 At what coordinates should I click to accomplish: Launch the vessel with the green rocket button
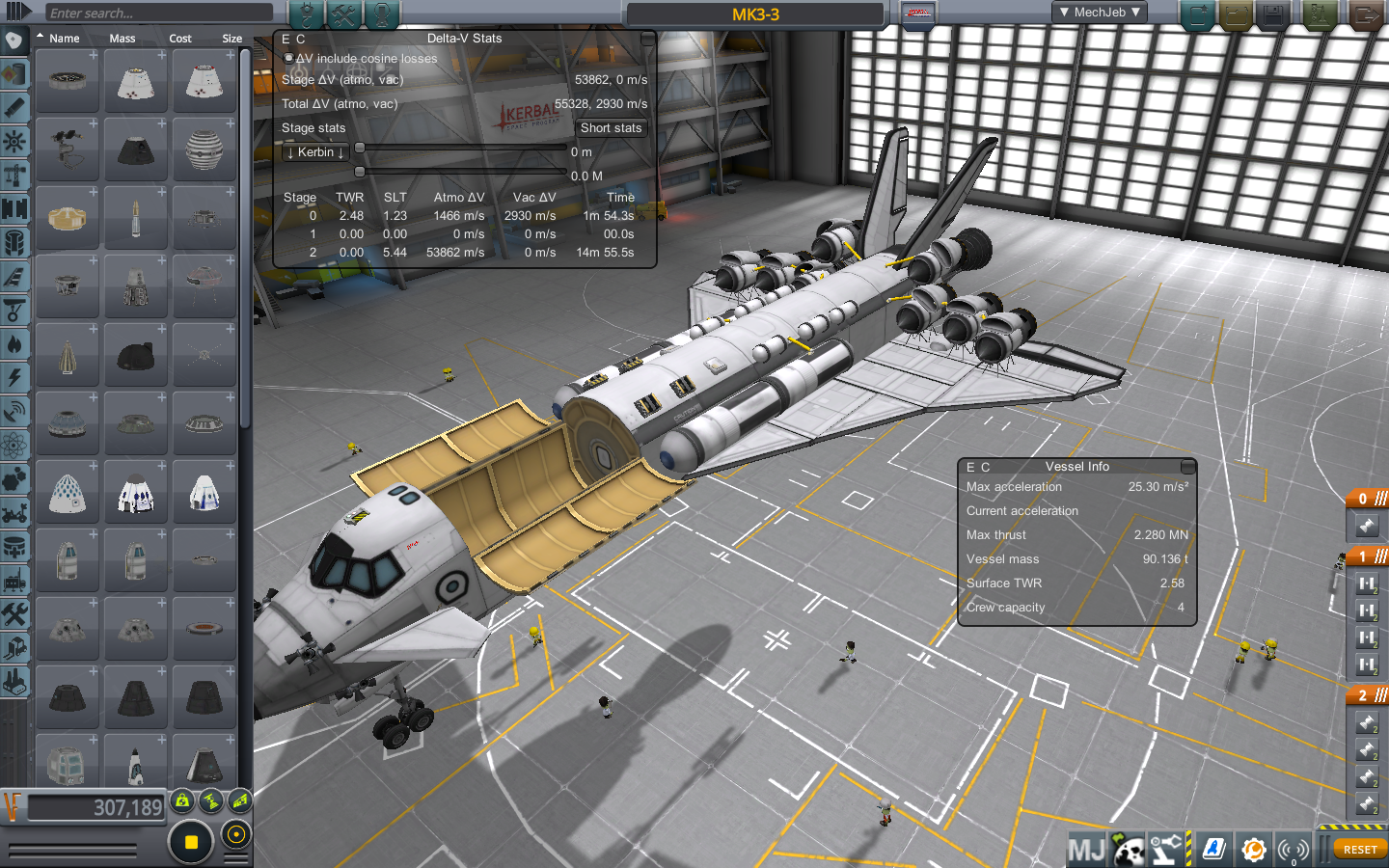1321,14
